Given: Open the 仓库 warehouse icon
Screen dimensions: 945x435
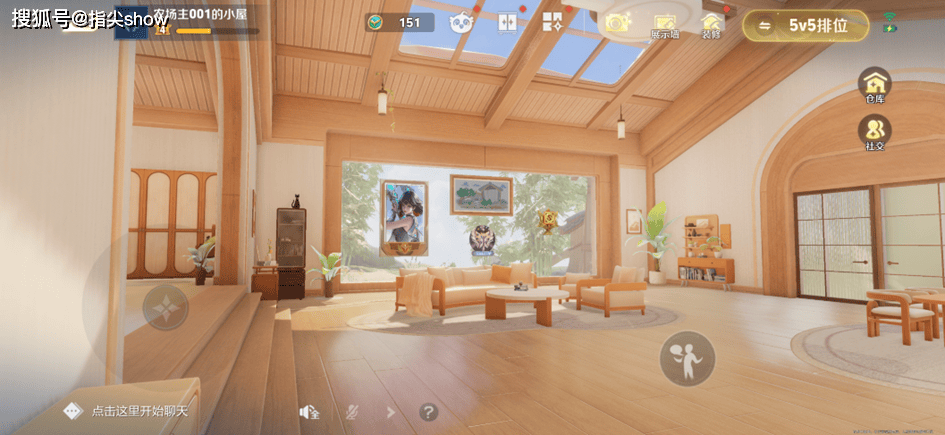Looking at the screenshot, I should (x=875, y=83).
